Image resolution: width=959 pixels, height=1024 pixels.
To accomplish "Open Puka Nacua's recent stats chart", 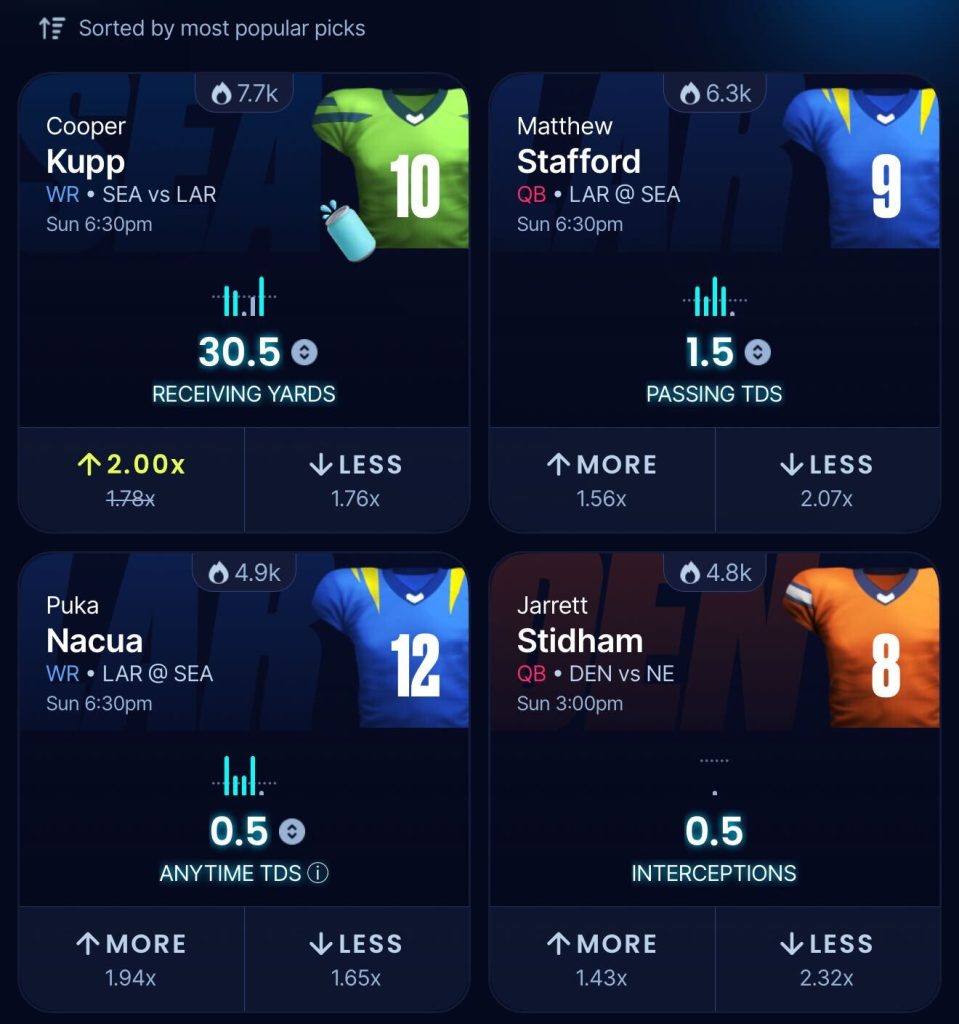I will click(244, 776).
